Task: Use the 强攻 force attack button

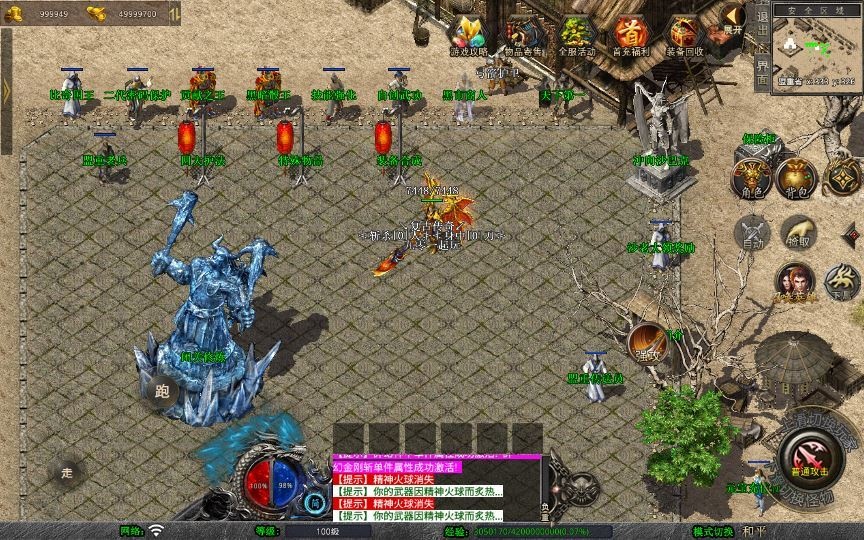Action: [x=648, y=343]
